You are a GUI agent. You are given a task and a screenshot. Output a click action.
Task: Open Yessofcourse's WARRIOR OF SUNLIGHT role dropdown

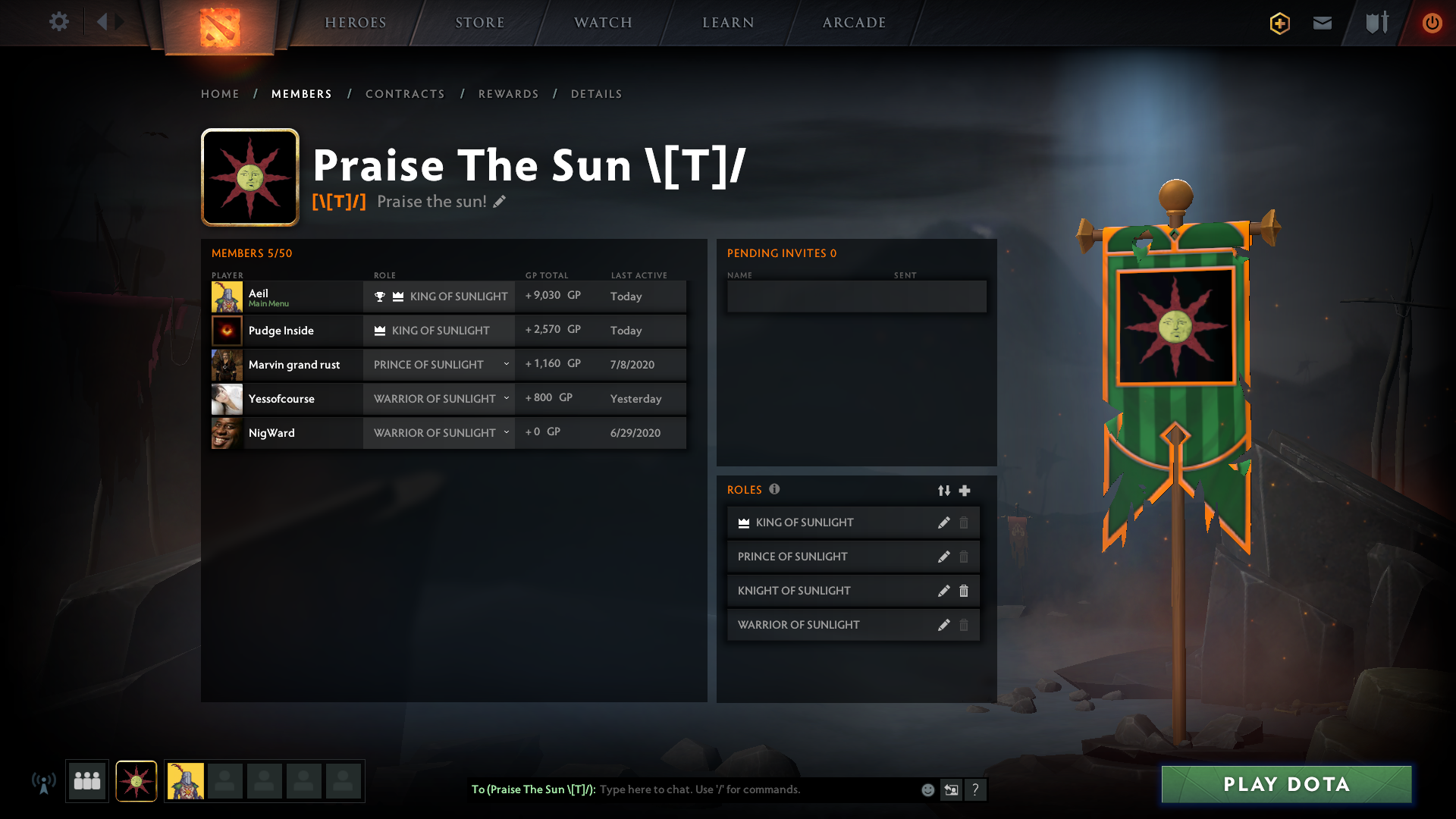click(506, 398)
